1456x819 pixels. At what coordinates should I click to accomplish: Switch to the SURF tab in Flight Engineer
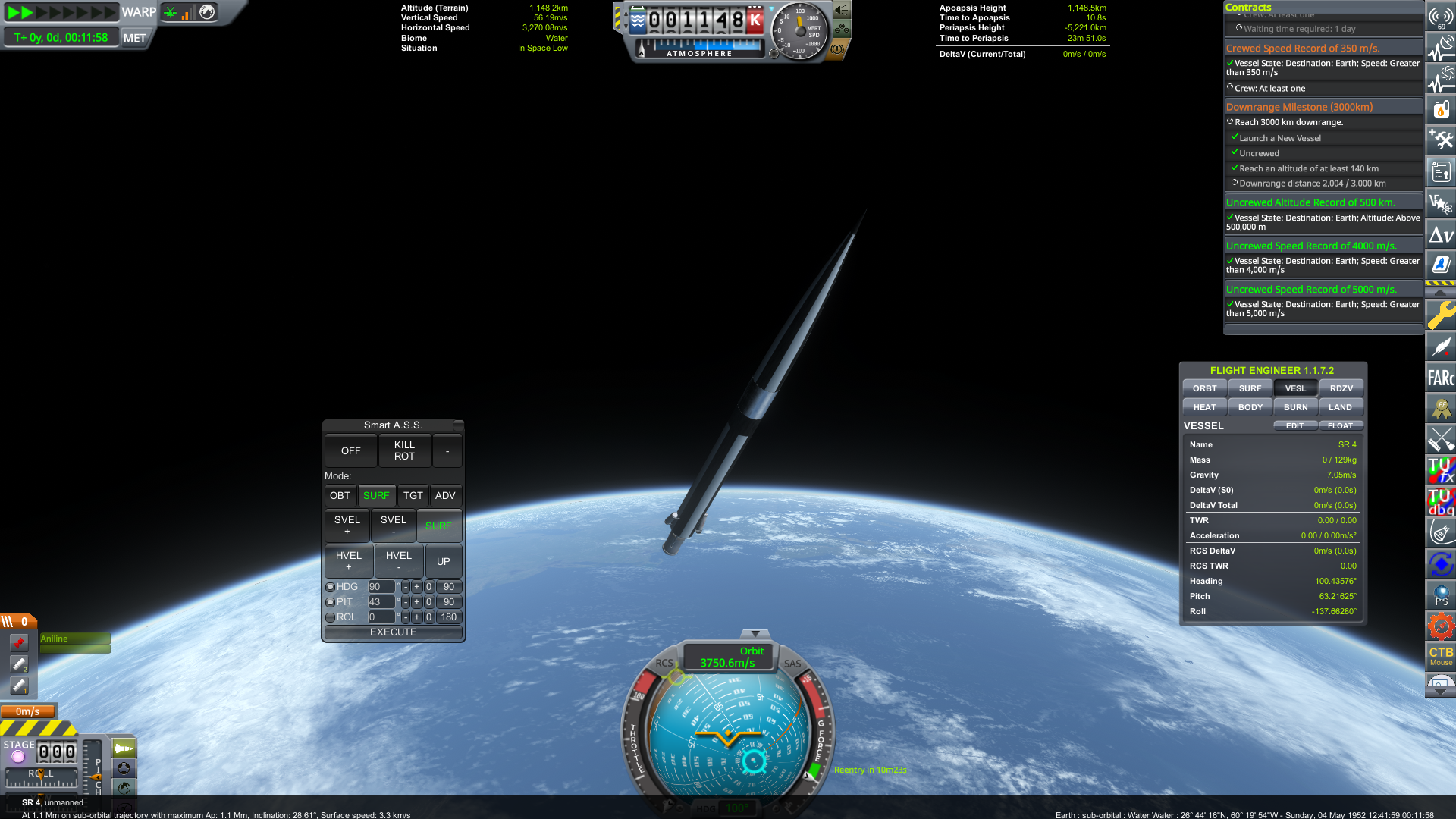tap(1250, 388)
